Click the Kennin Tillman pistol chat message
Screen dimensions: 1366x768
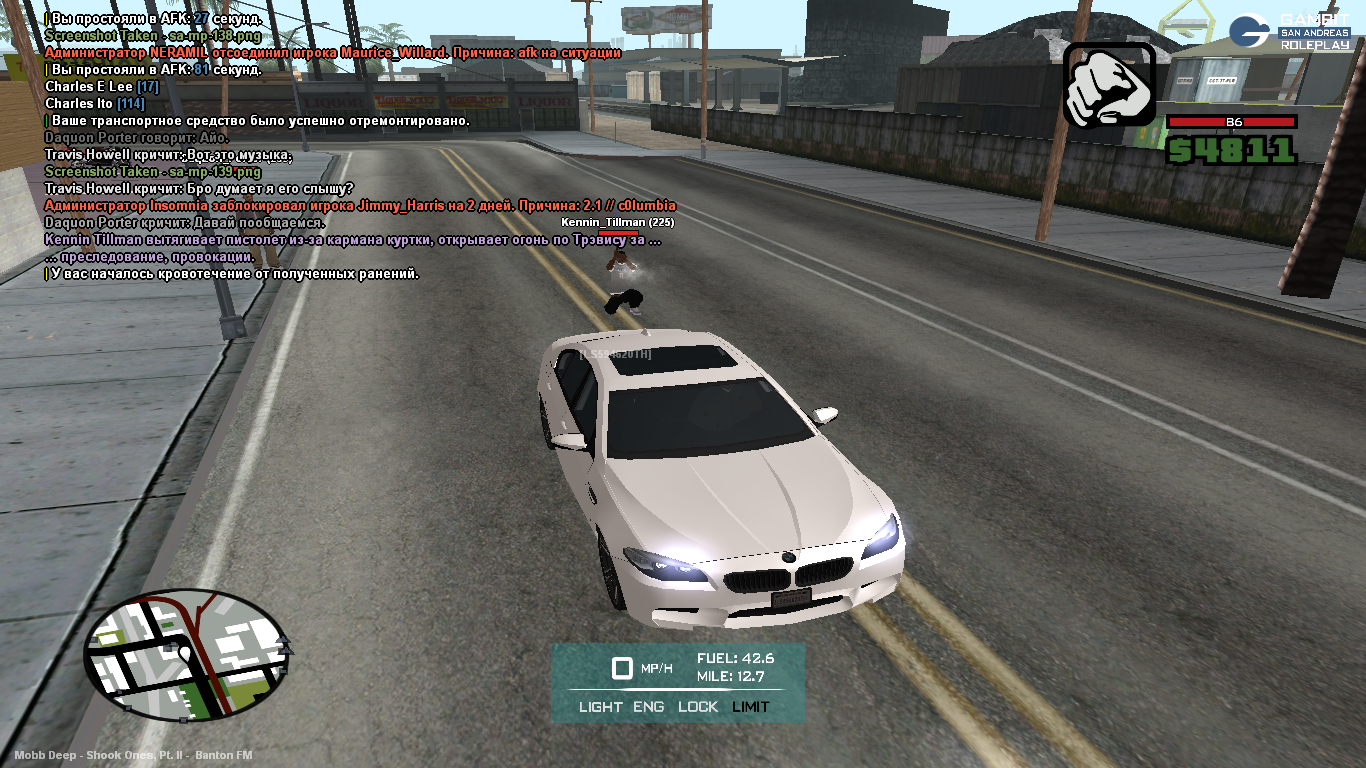tap(352, 240)
